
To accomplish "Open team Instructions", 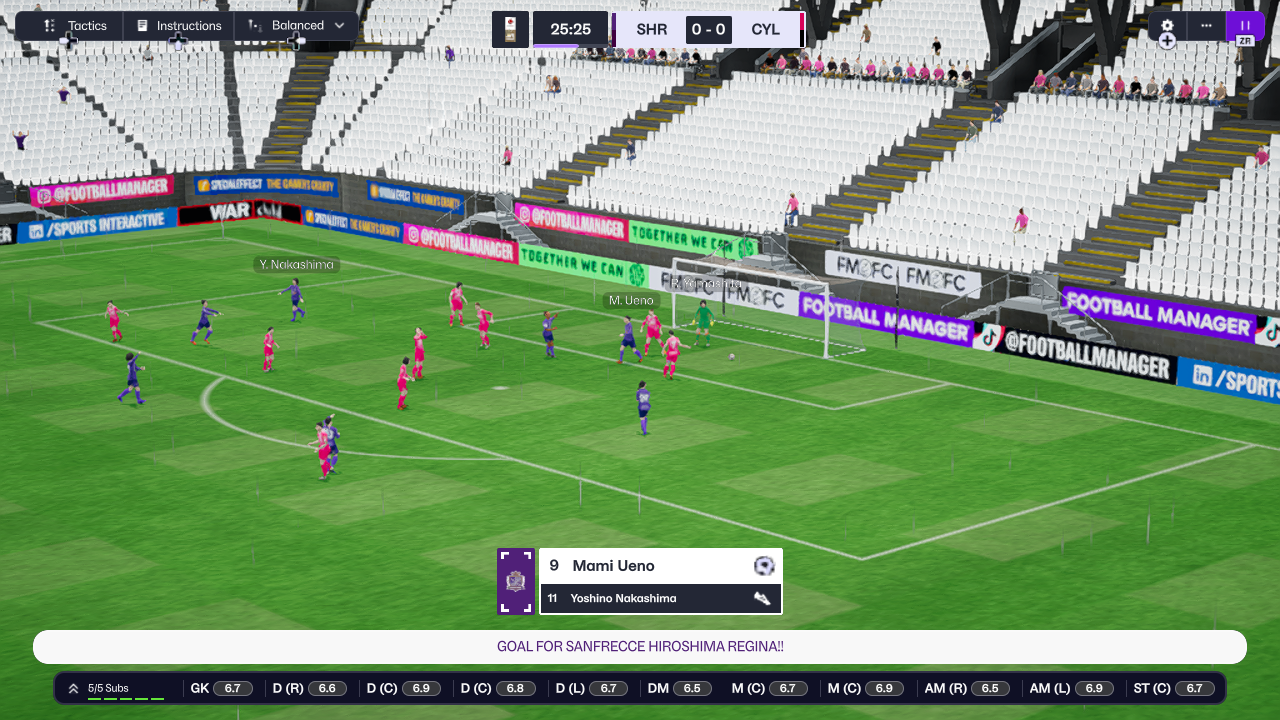I will (x=179, y=26).
